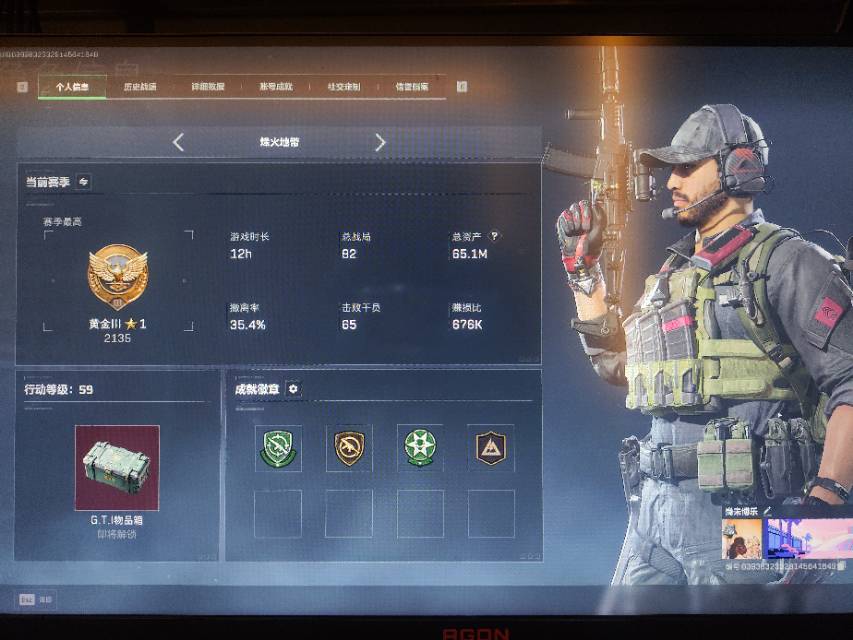
Task: Toggle the switch icon next to 当前赛季
Action: (83, 182)
